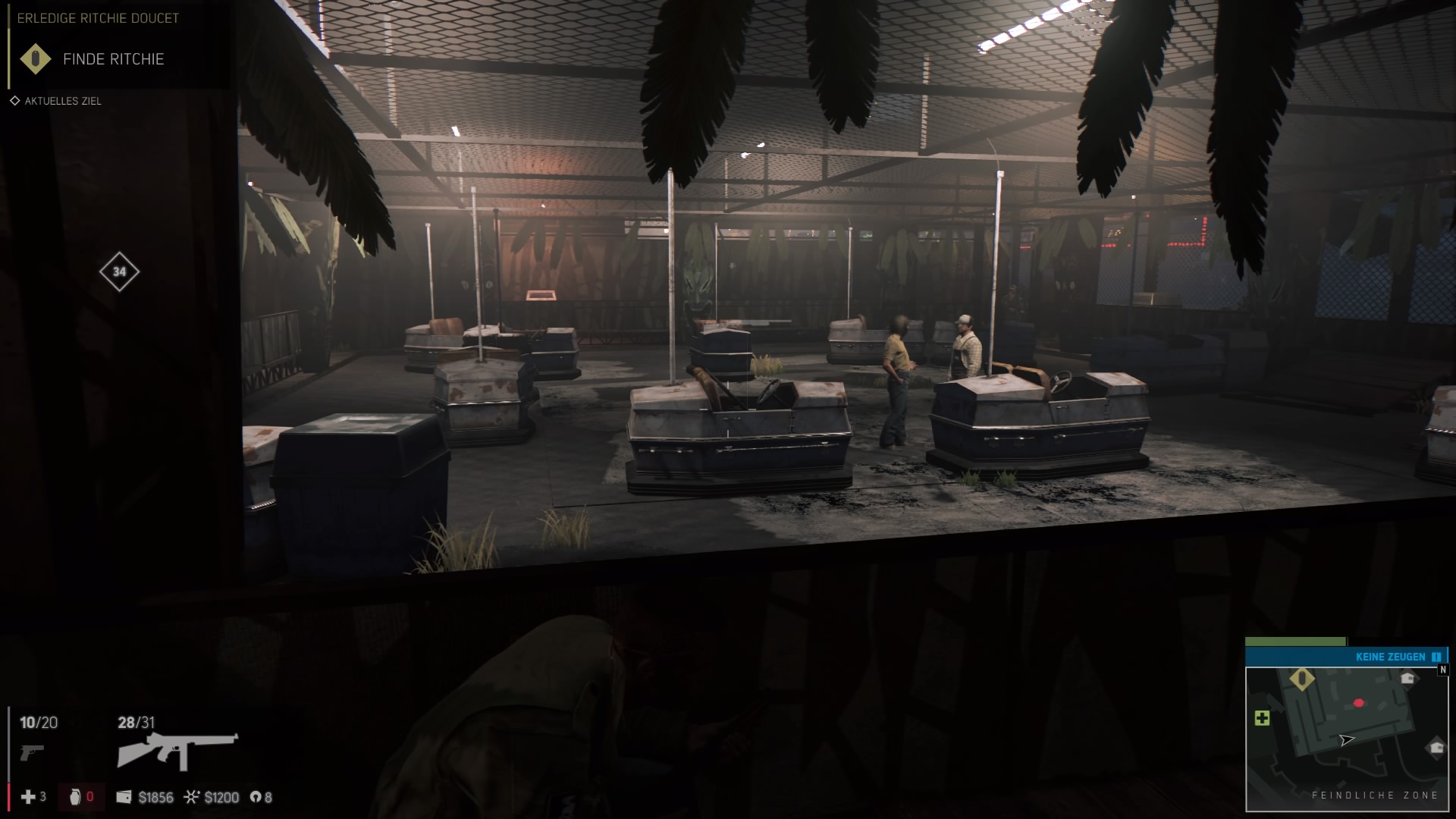
Task: Click the player arrow on the minimap
Action: pos(1346,740)
